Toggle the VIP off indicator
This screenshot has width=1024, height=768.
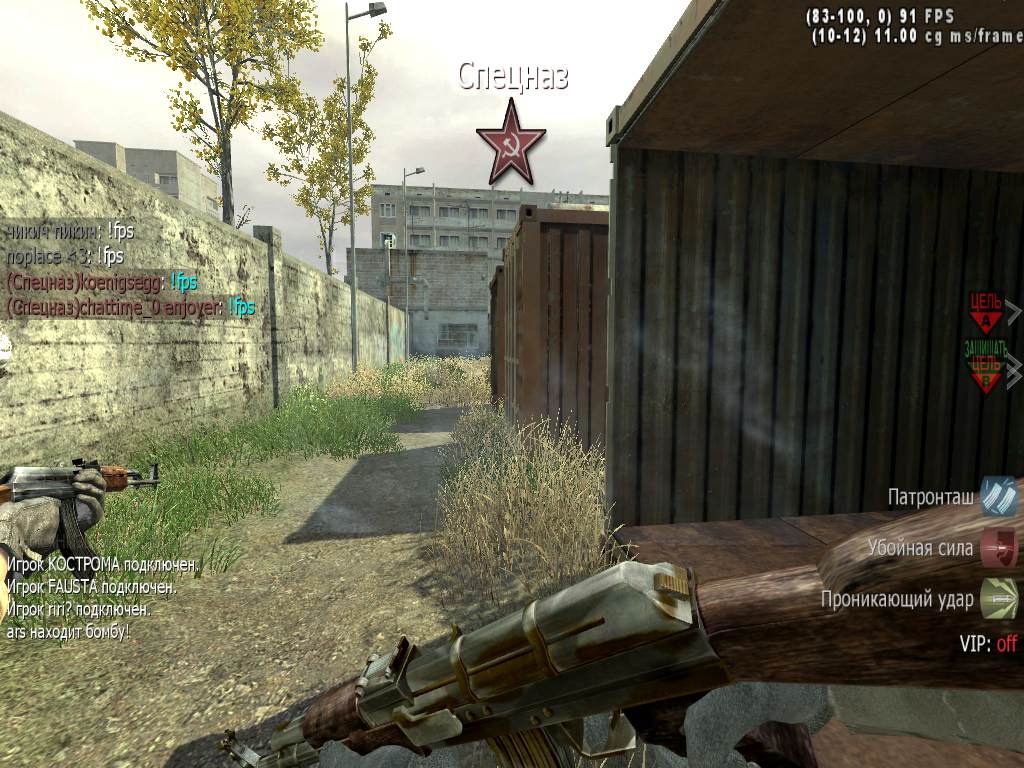point(988,644)
